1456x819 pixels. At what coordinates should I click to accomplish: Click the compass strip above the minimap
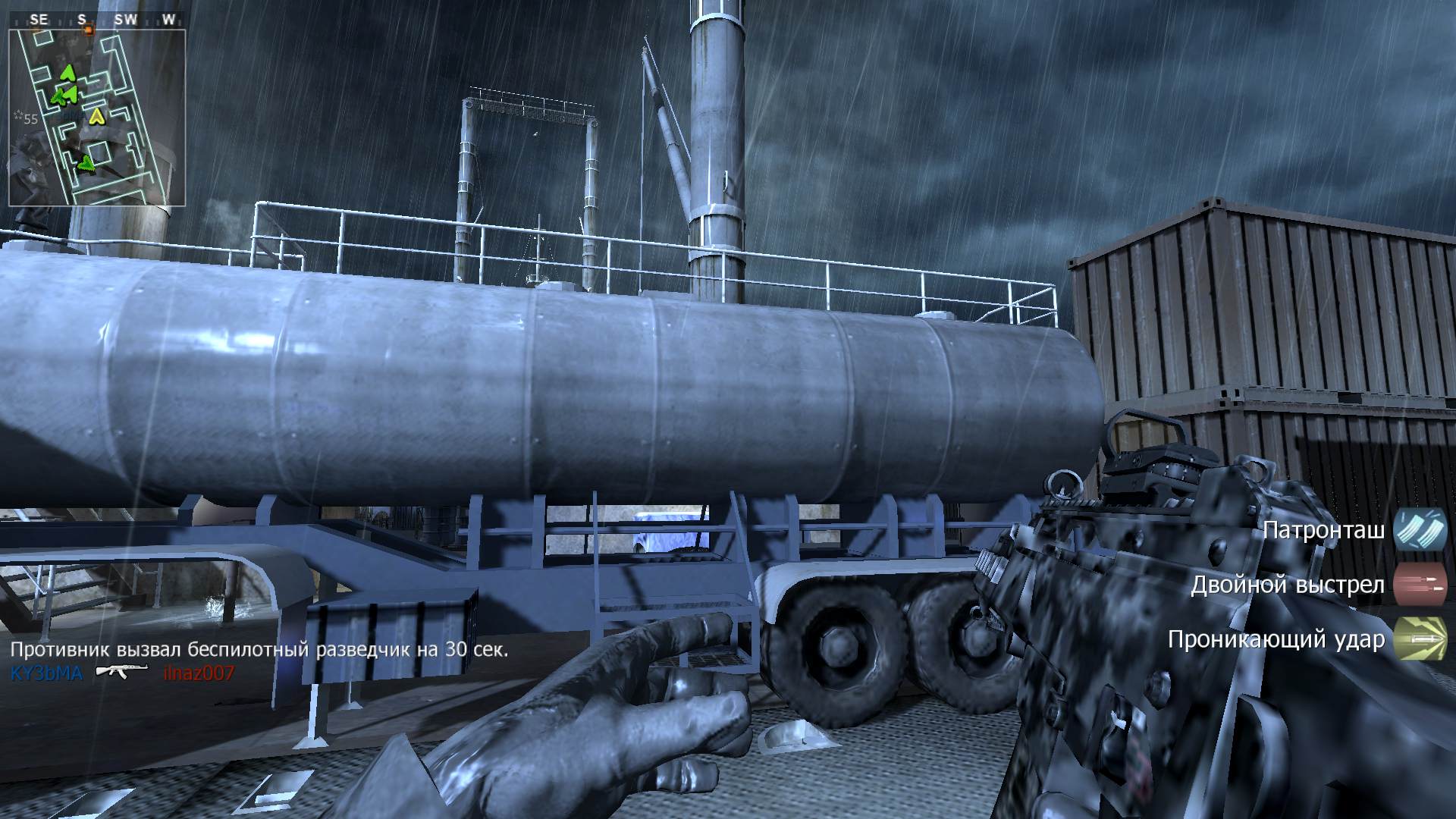pos(97,20)
